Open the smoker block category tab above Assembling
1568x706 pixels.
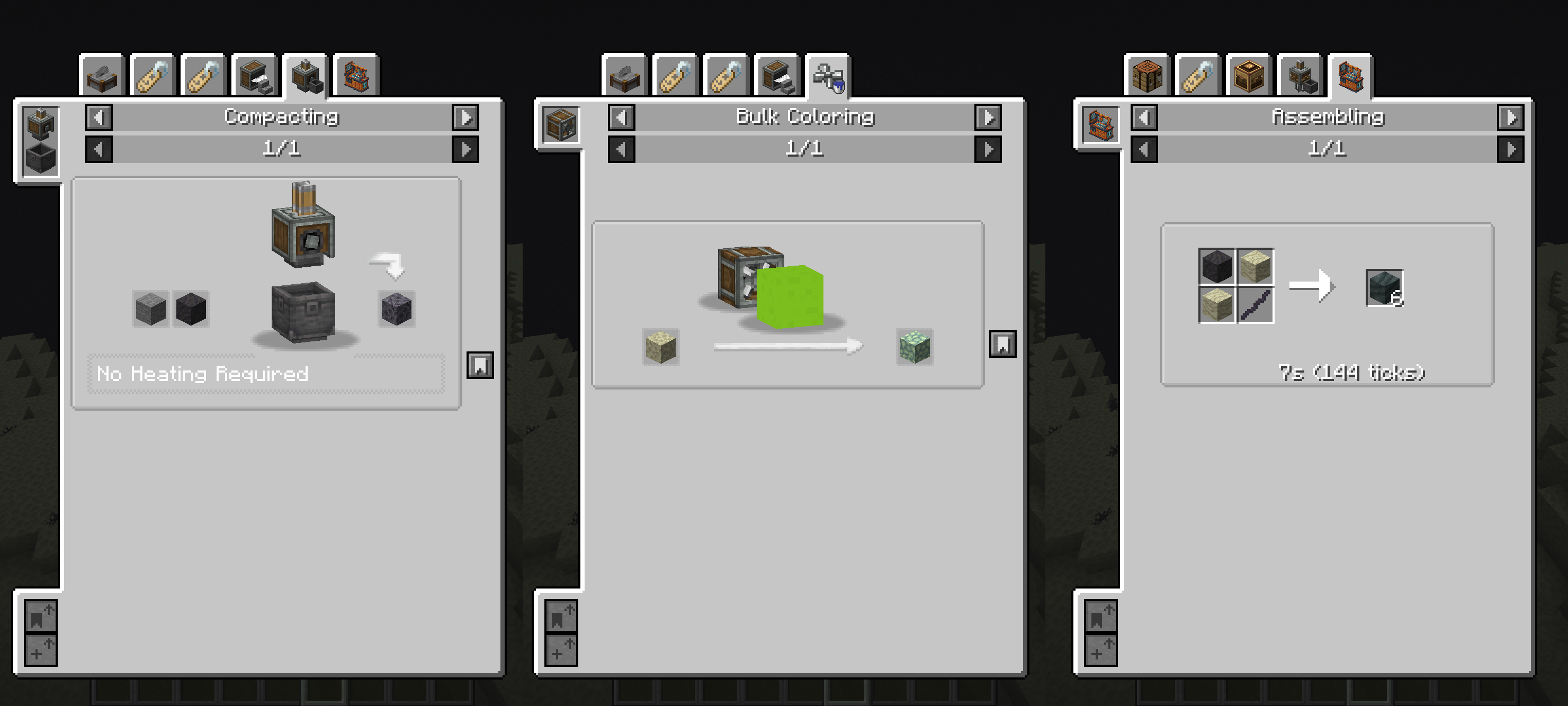pos(1250,75)
